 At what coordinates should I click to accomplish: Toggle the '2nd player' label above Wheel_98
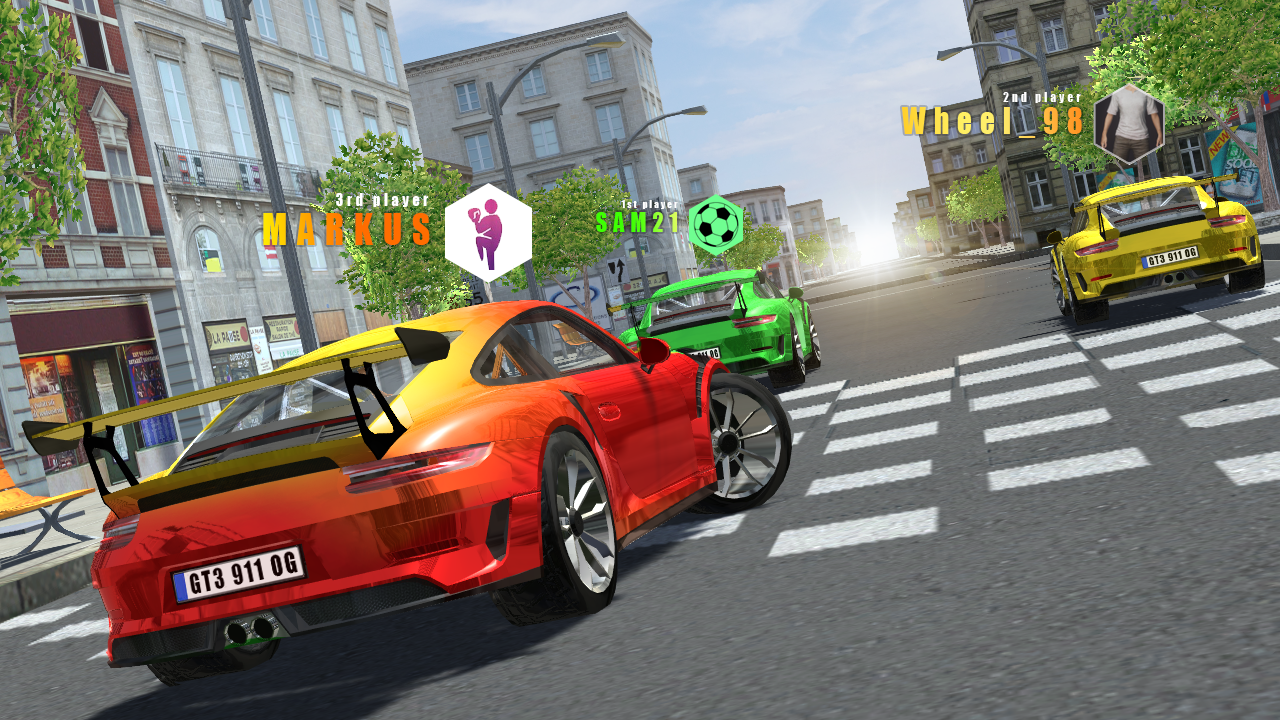pos(1040,99)
